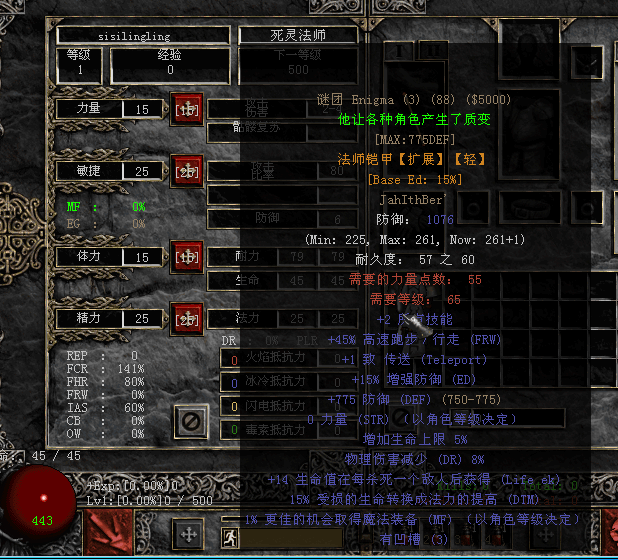The height and width of the screenshot is (560, 618).
Task: Add a point to 体力 (Vitality)
Action: 187,256
